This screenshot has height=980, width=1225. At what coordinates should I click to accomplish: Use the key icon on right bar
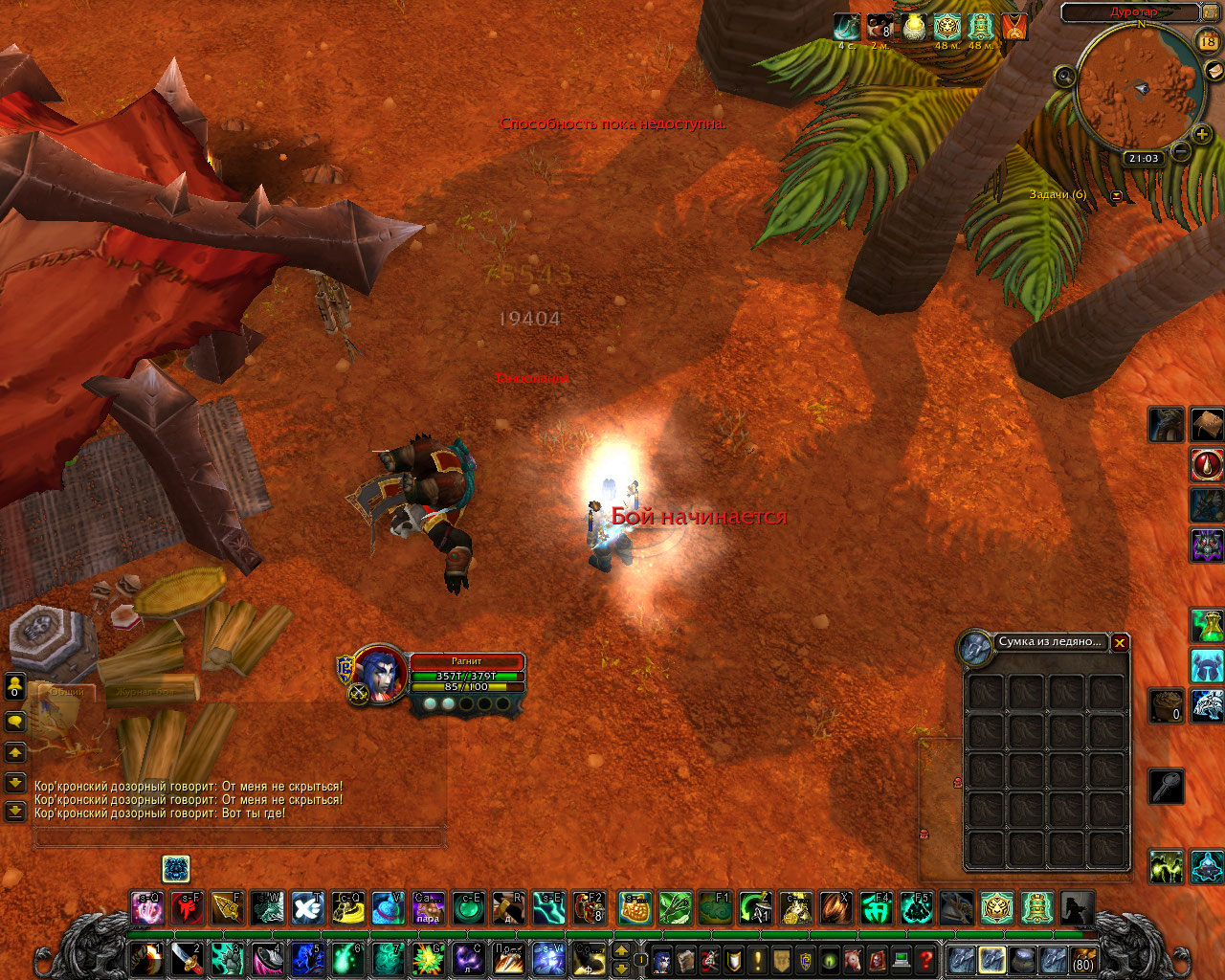tap(1167, 787)
